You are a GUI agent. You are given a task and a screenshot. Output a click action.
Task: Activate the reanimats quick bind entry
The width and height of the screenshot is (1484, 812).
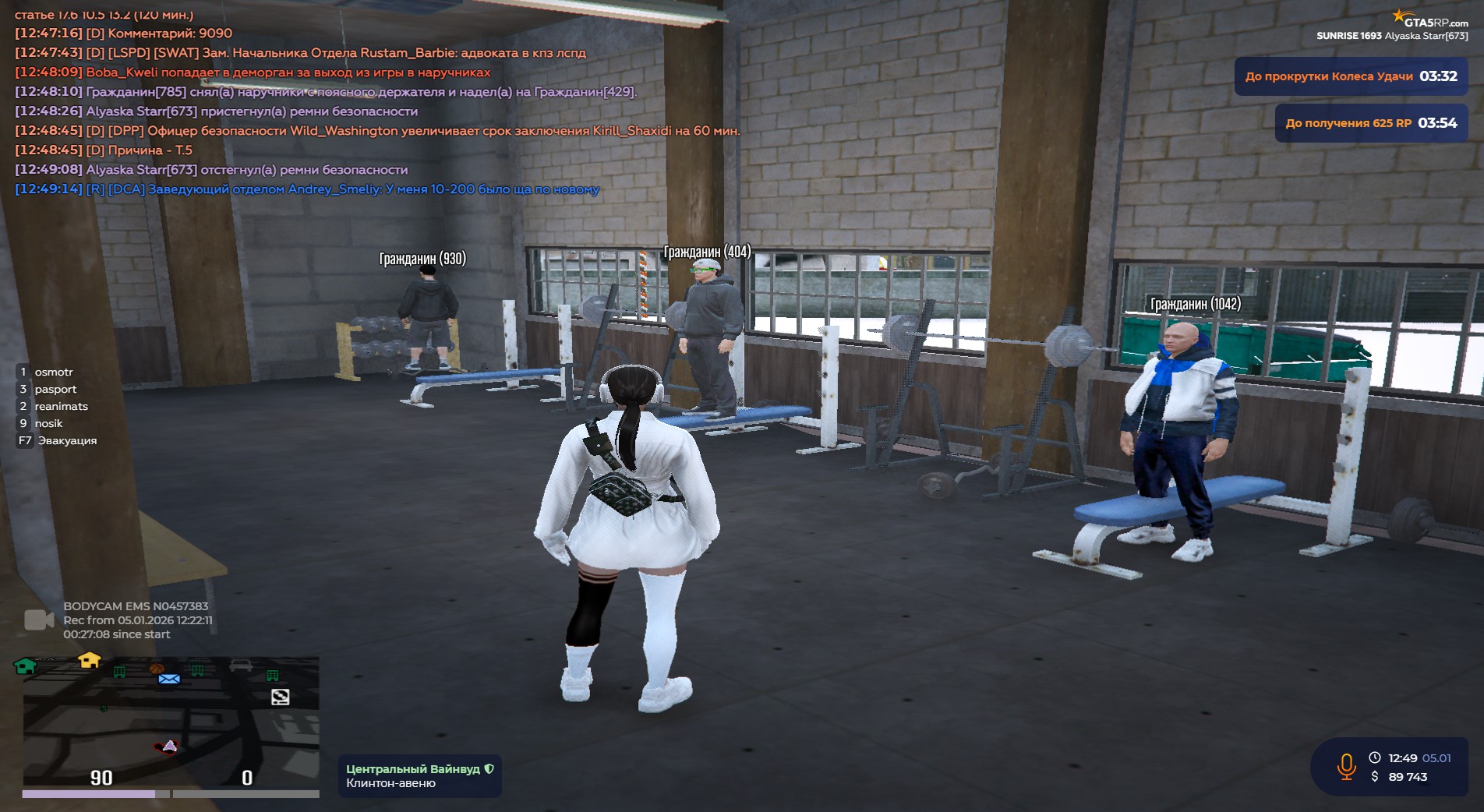coord(61,406)
